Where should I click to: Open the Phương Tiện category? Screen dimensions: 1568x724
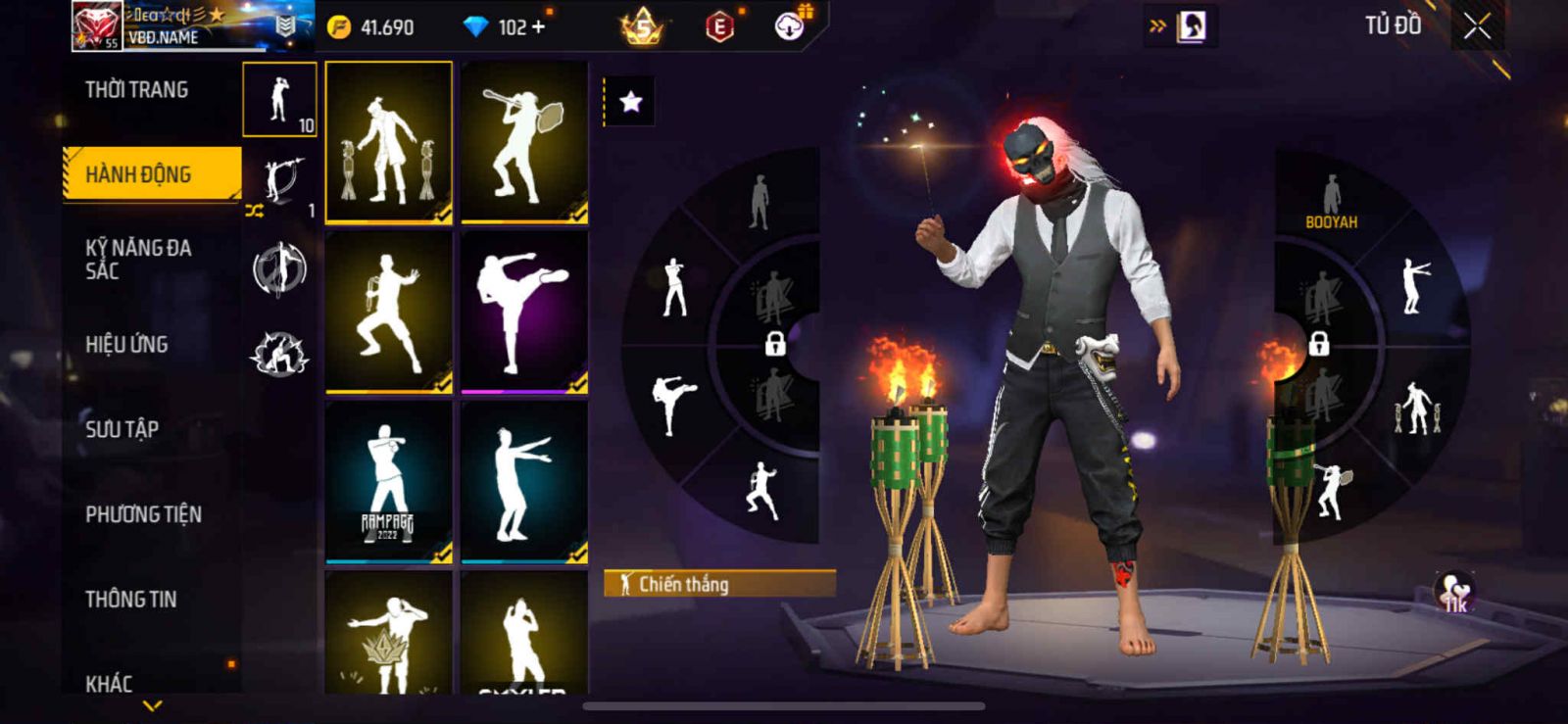point(143,514)
